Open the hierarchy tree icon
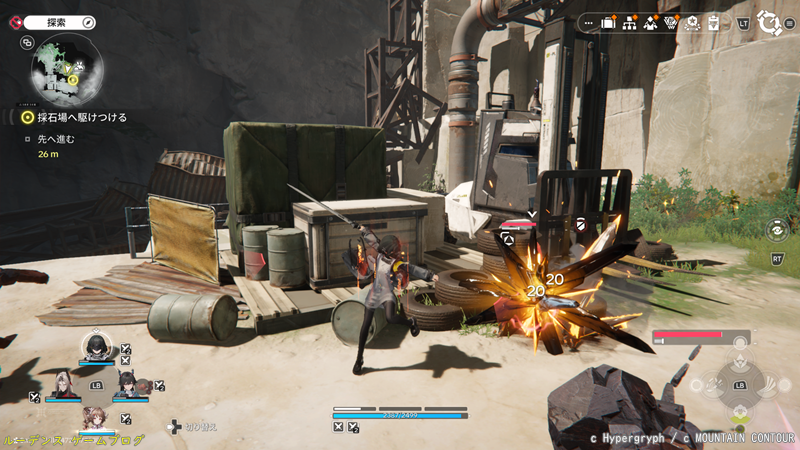Image resolution: width=800 pixels, height=450 pixels. click(x=630, y=22)
